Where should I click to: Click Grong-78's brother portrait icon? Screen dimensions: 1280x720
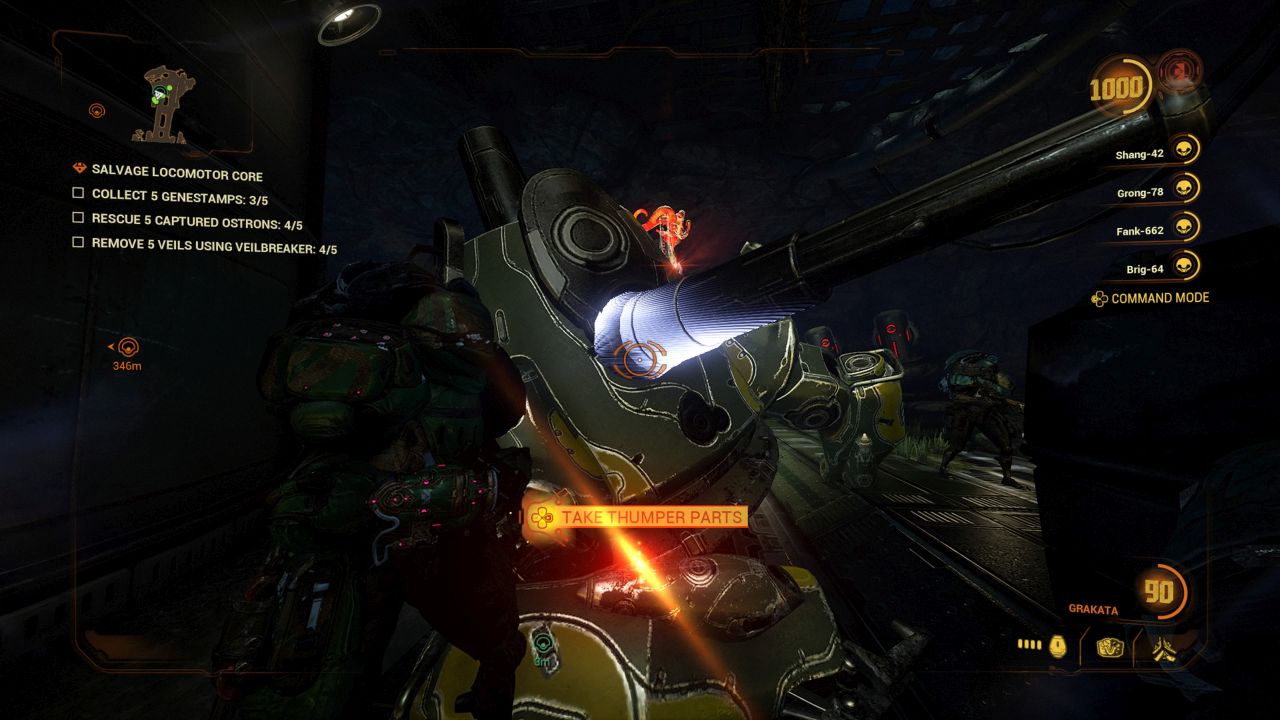click(x=1185, y=189)
